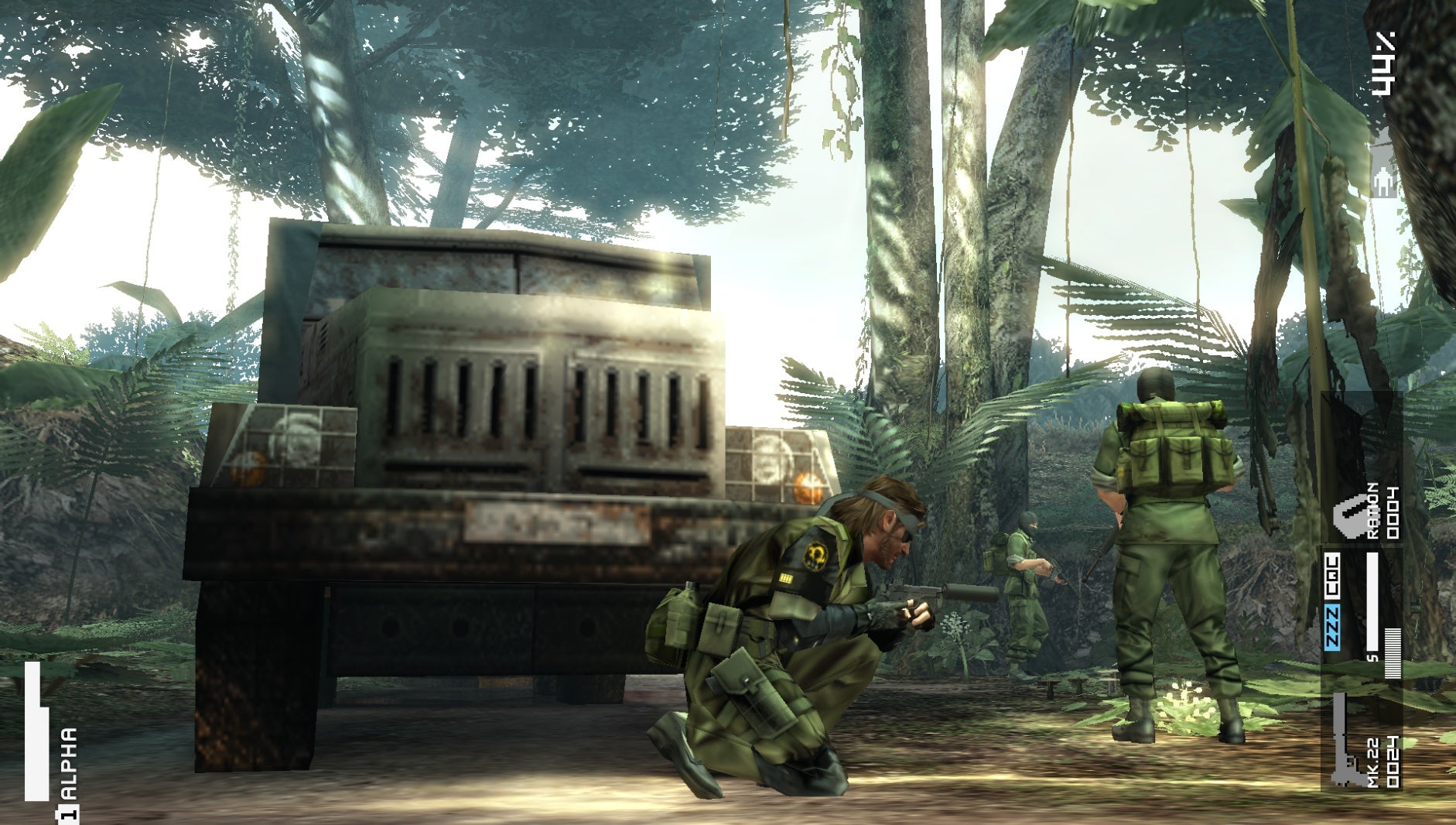Expand the item panel via RATION slot
The height and width of the screenshot is (825, 1456).
click(1349, 515)
